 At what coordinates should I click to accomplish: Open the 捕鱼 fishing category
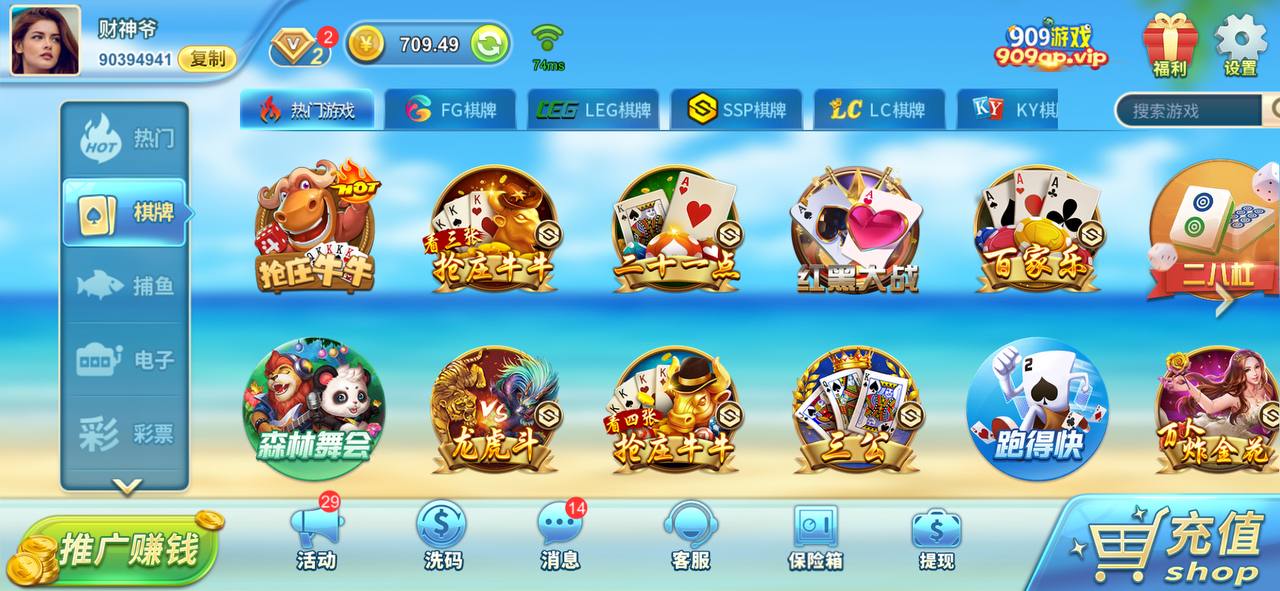(x=126, y=286)
